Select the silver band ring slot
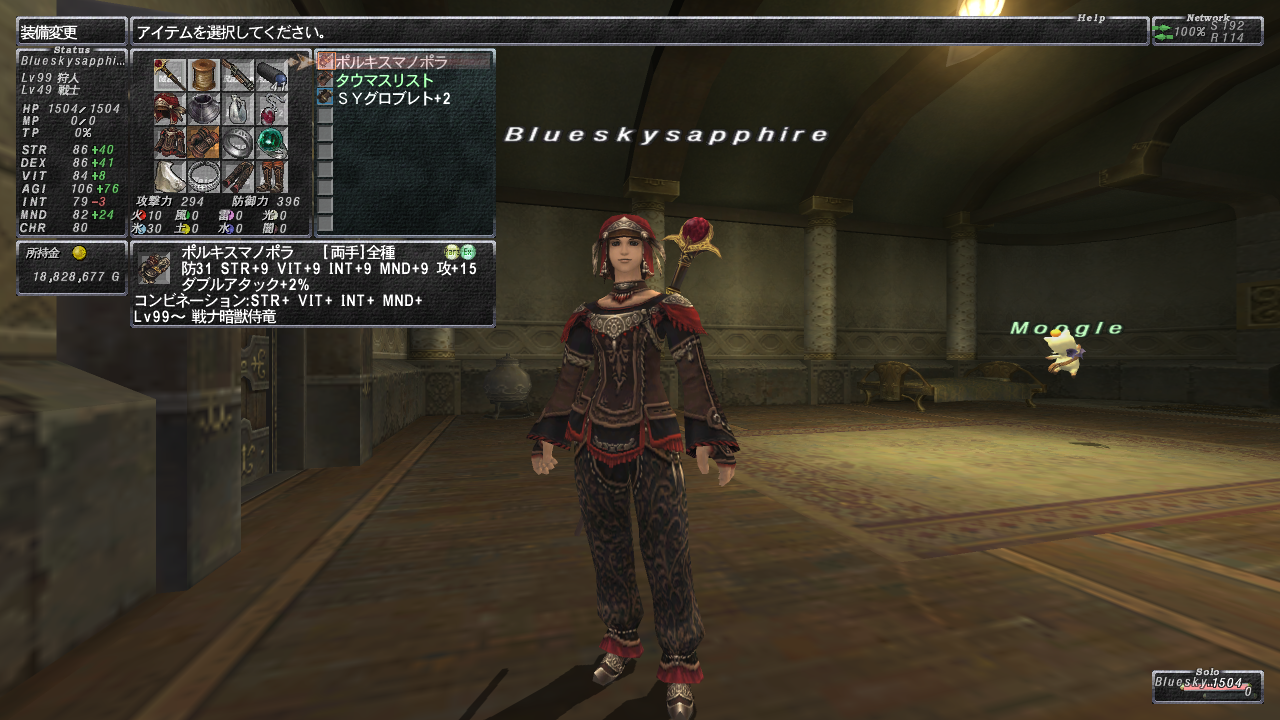The height and width of the screenshot is (720, 1280). click(x=237, y=143)
